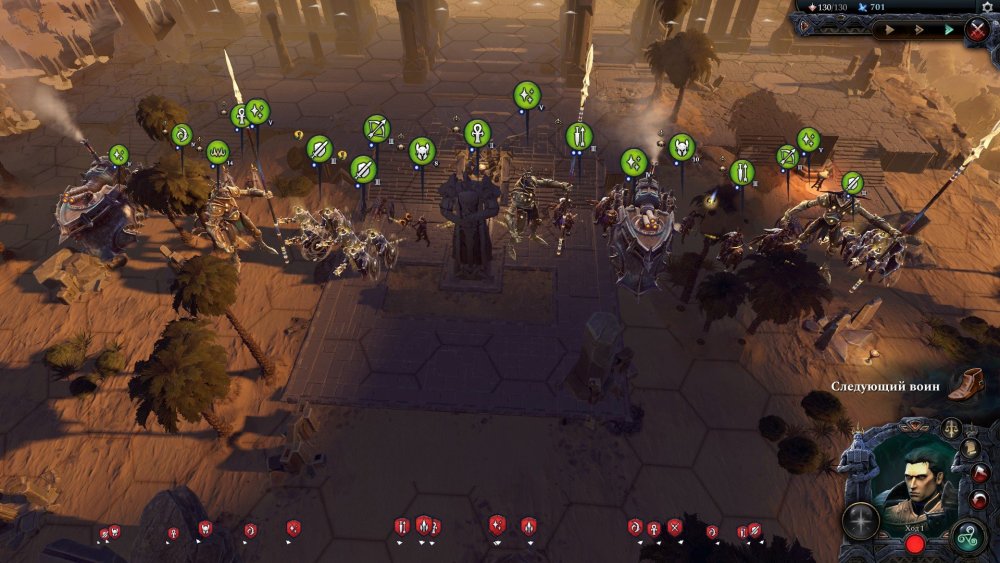Click the red curved arrow retreat button

[980, 498]
